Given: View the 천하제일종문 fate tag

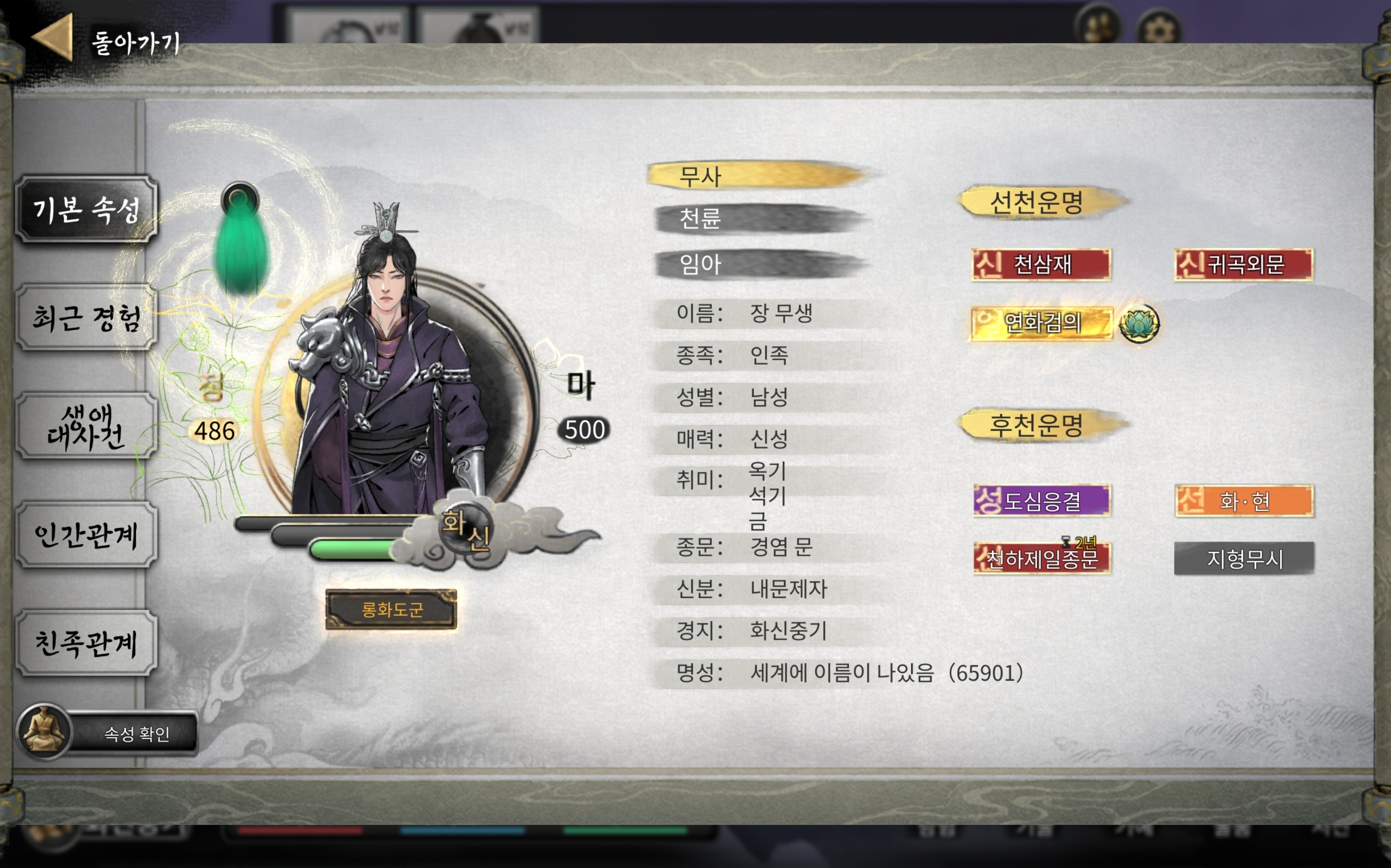Looking at the screenshot, I should (1042, 558).
